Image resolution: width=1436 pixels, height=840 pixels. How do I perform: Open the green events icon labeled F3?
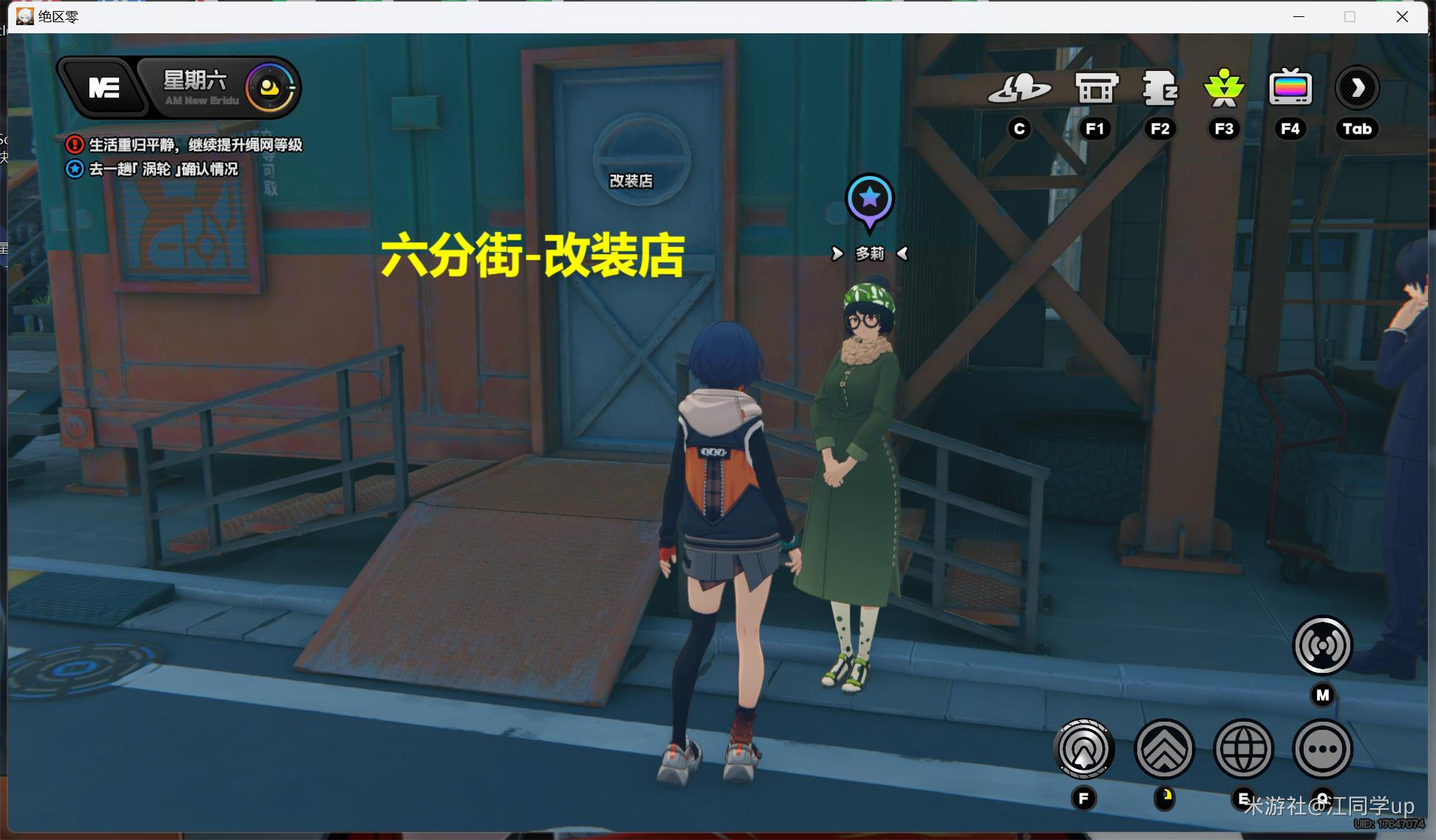tap(1224, 87)
